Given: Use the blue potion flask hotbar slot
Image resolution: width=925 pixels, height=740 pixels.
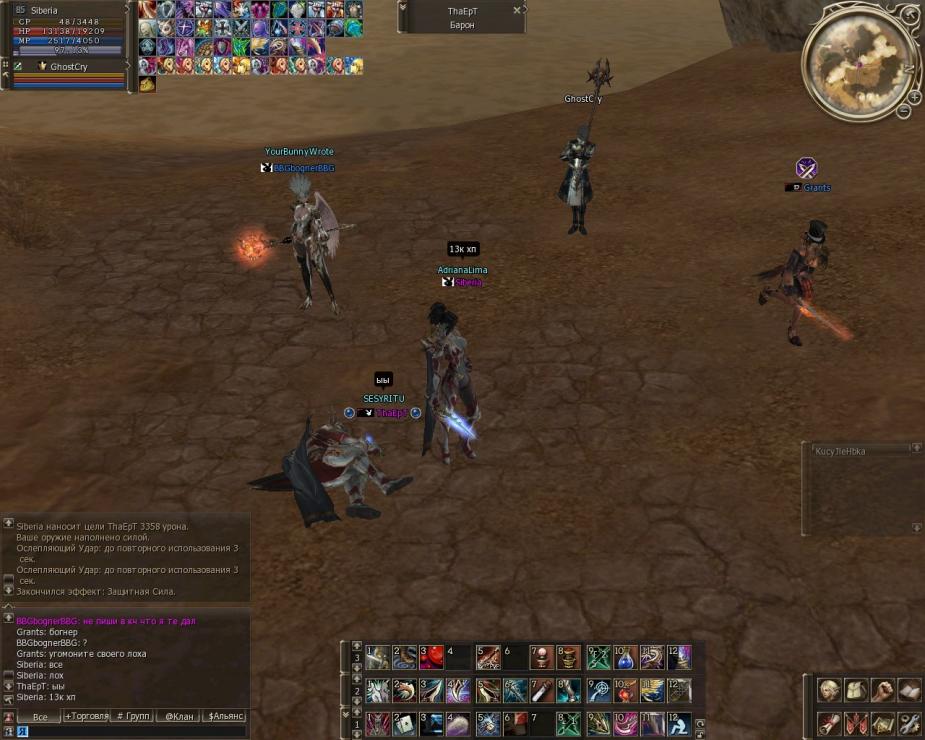Looking at the screenshot, I should tap(624, 658).
